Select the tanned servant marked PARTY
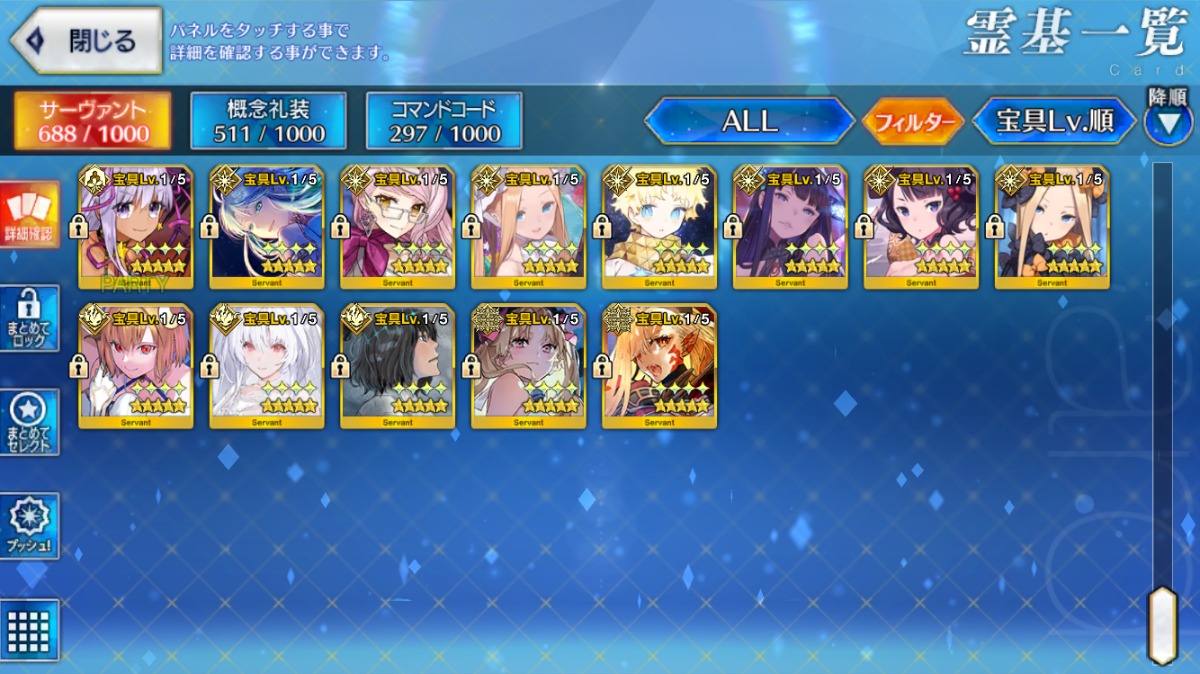 click(x=136, y=228)
